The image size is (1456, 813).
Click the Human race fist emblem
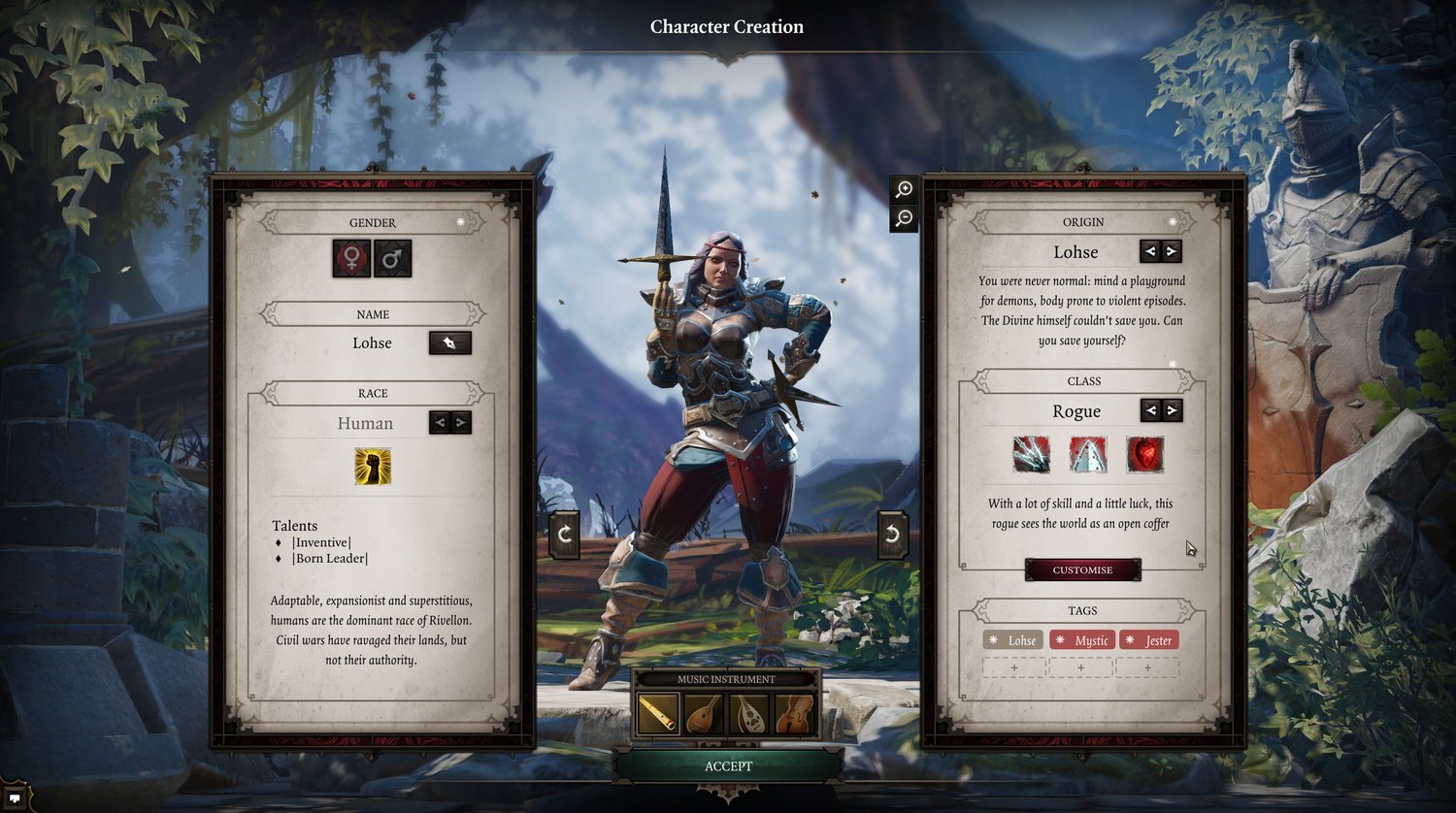click(x=371, y=469)
